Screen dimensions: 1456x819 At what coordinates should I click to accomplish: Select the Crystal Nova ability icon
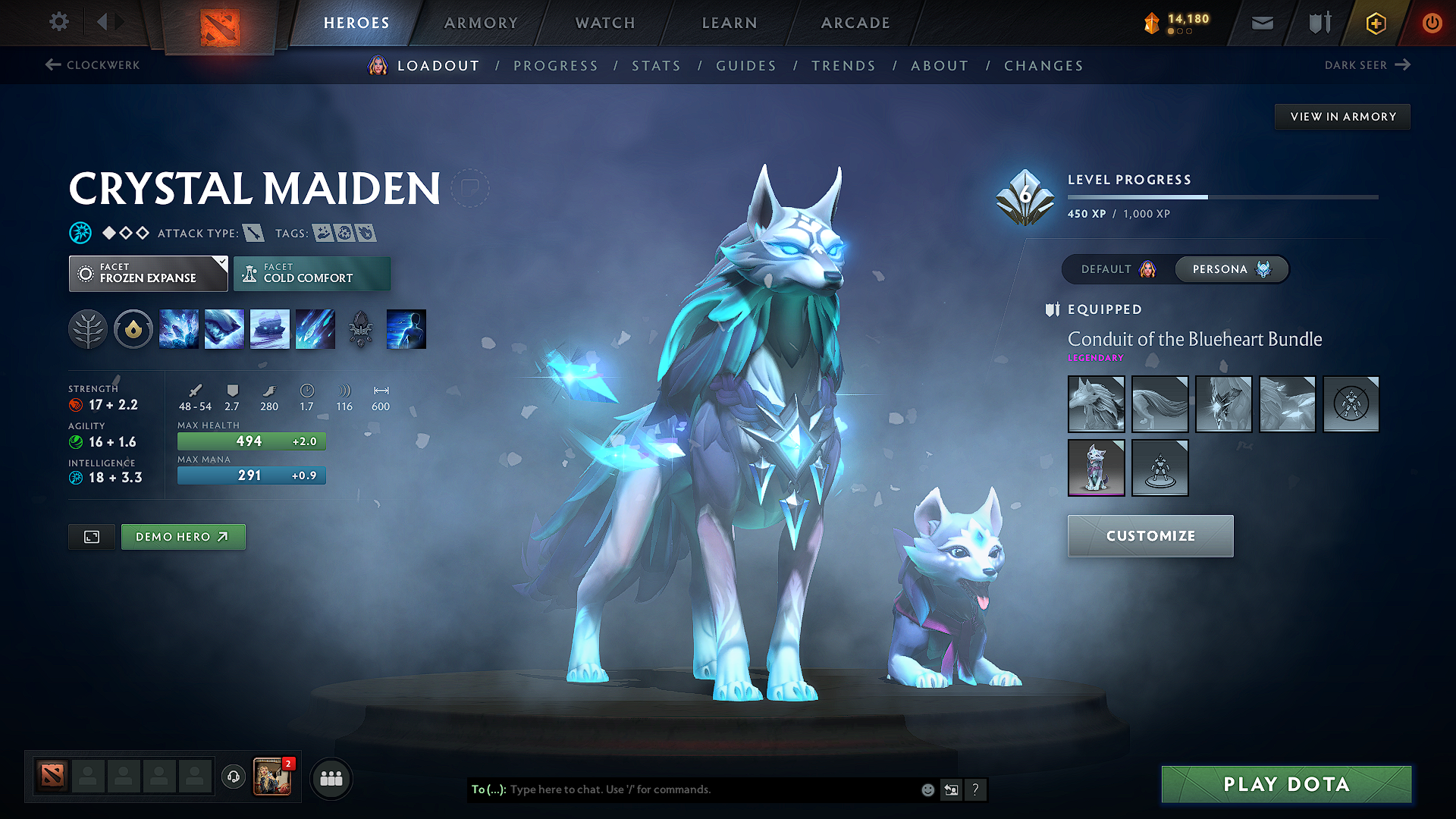tap(179, 328)
